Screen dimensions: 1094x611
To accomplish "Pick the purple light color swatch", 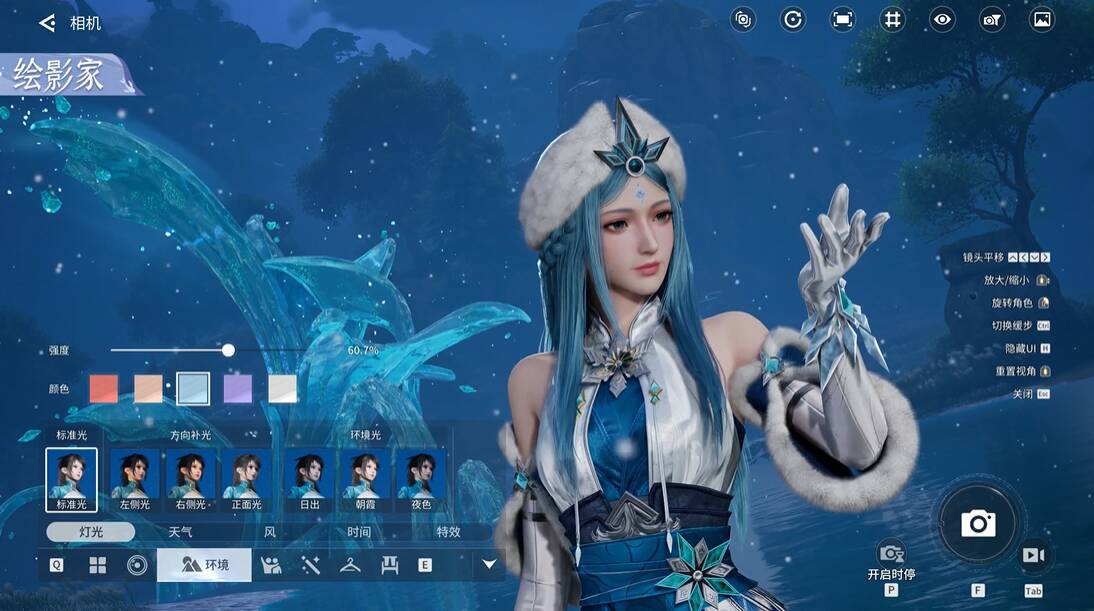I will (x=238, y=389).
